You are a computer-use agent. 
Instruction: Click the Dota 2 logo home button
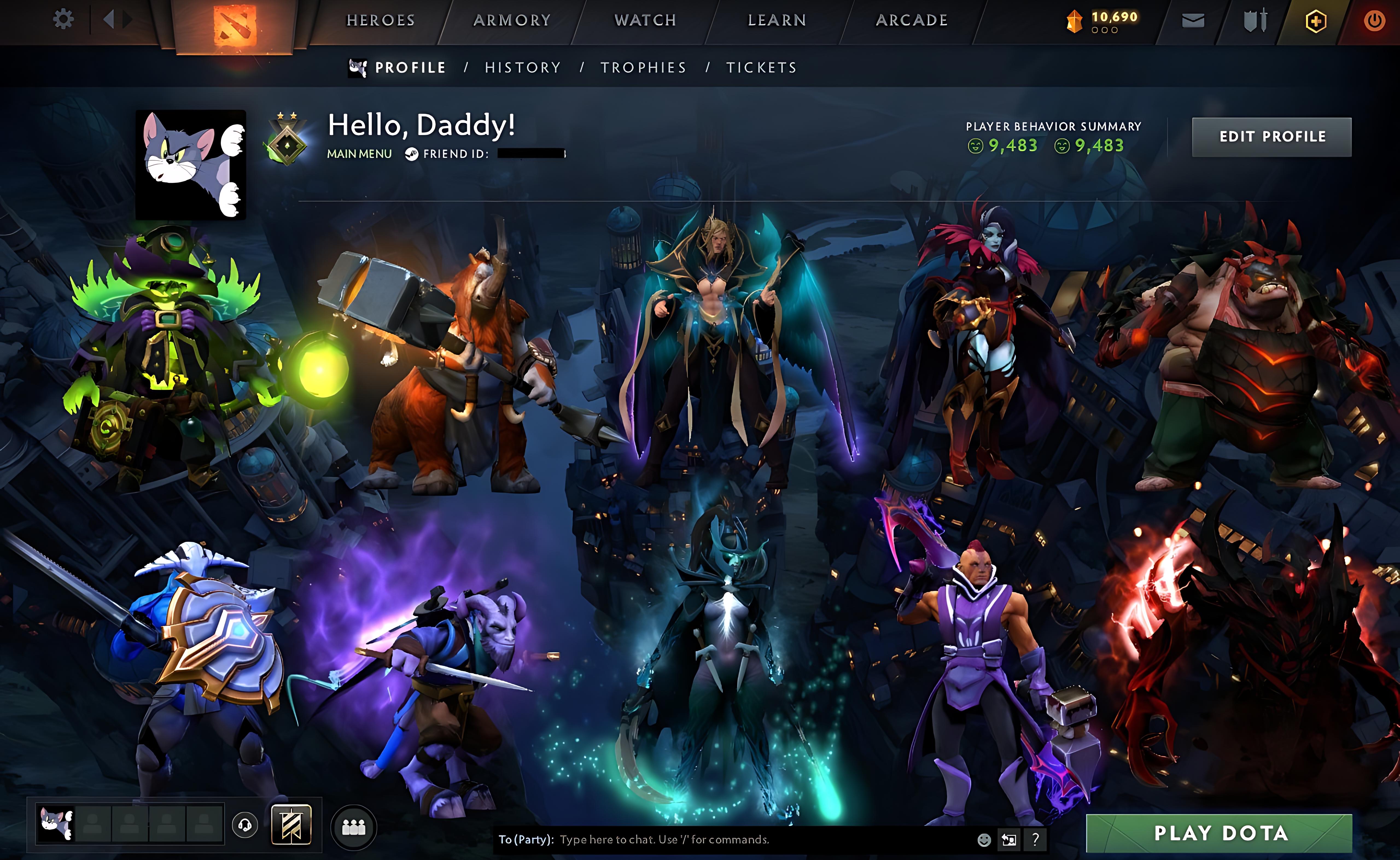pyautogui.click(x=234, y=26)
